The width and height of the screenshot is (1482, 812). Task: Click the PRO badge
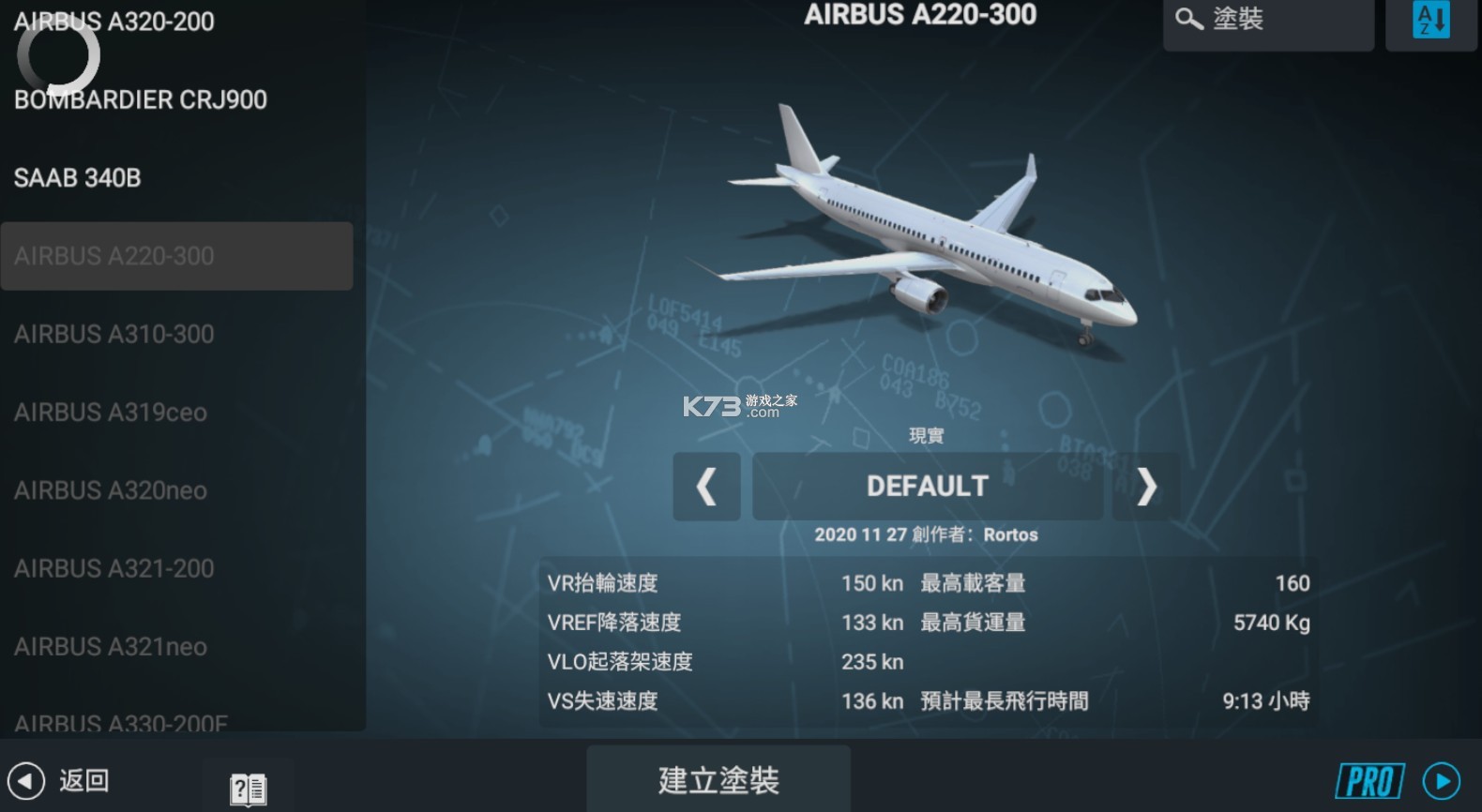point(1369,780)
